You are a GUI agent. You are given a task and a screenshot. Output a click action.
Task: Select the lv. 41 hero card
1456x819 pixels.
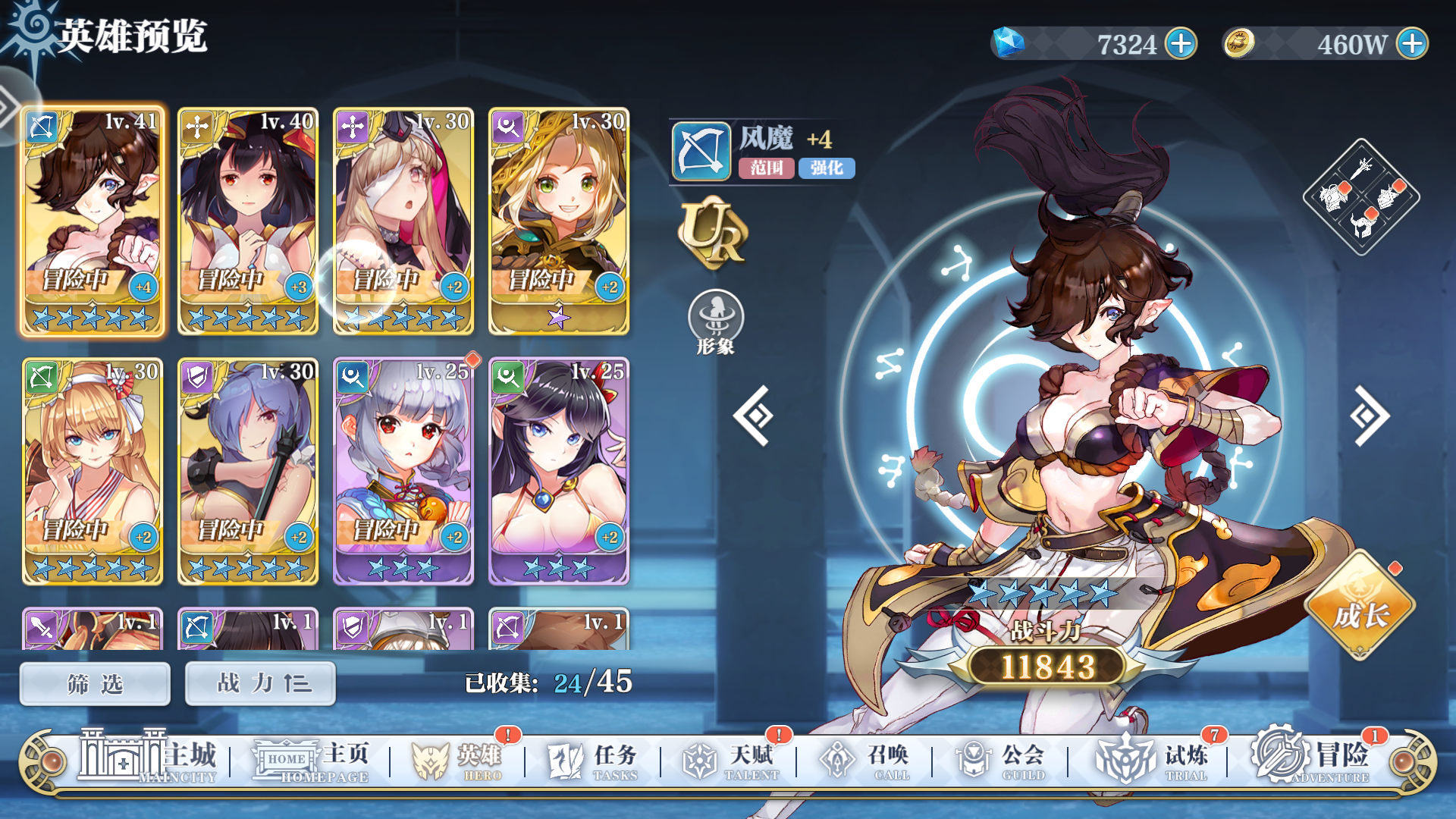(93, 220)
